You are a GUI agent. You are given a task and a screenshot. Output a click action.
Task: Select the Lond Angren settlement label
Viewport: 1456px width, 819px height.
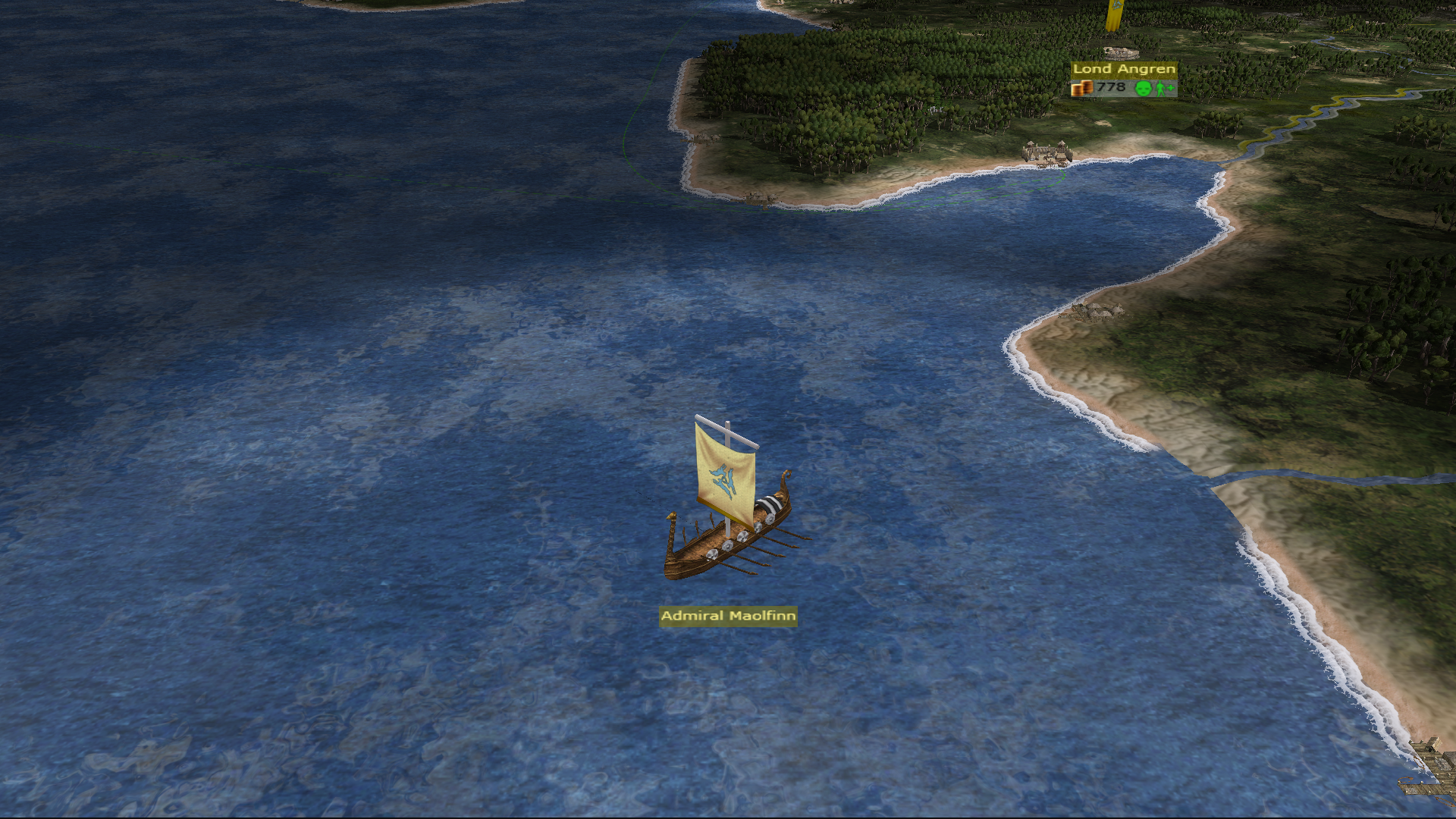(1124, 69)
